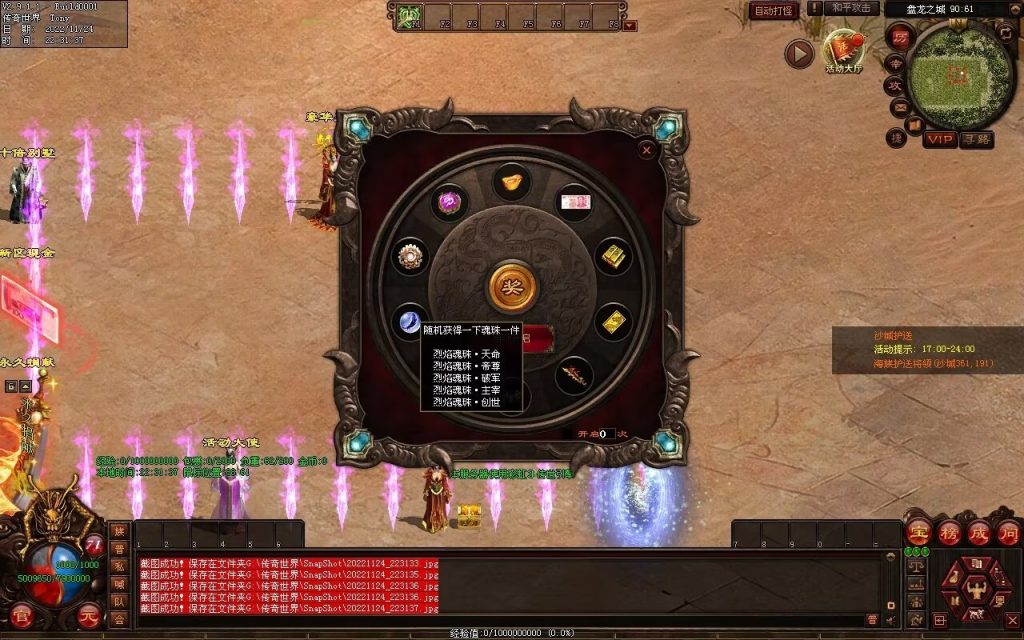Open the 活动大厅 event hall
Screen dimensions: 1024x640
[x=843, y=50]
